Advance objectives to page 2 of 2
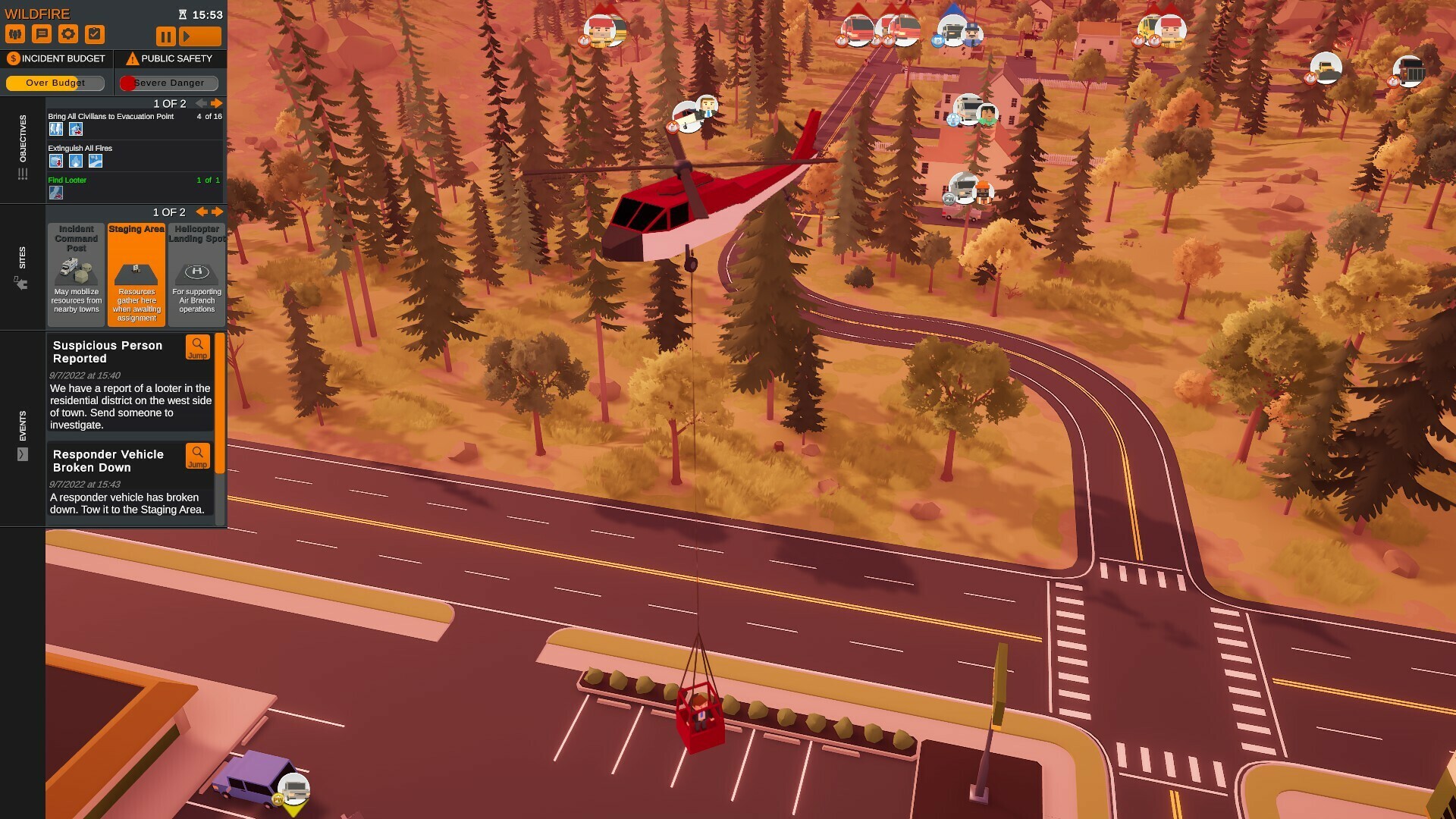This screenshot has height=819, width=1456. (217, 103)
